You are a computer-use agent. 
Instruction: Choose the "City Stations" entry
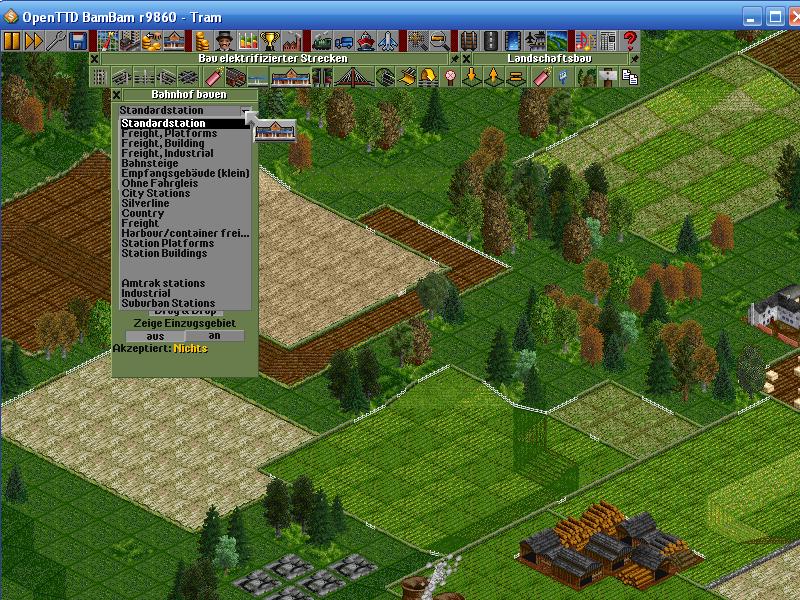tap(156, 193)
